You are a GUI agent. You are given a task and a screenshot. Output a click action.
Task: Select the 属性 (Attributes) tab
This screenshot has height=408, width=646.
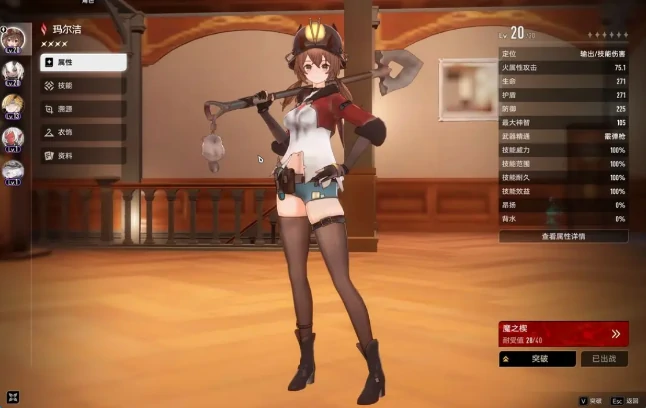(83, 62)
